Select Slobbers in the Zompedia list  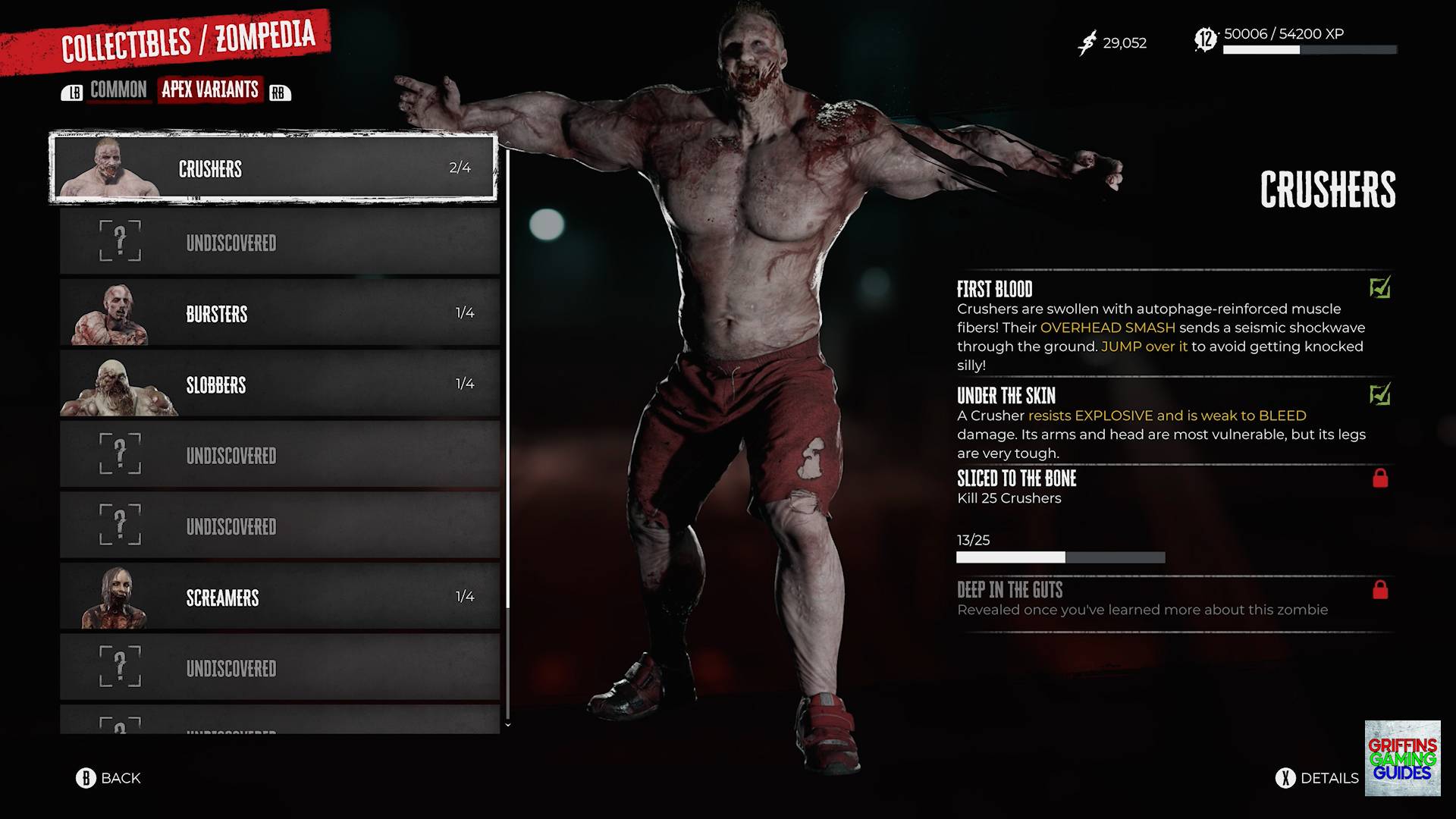[279, 384]
